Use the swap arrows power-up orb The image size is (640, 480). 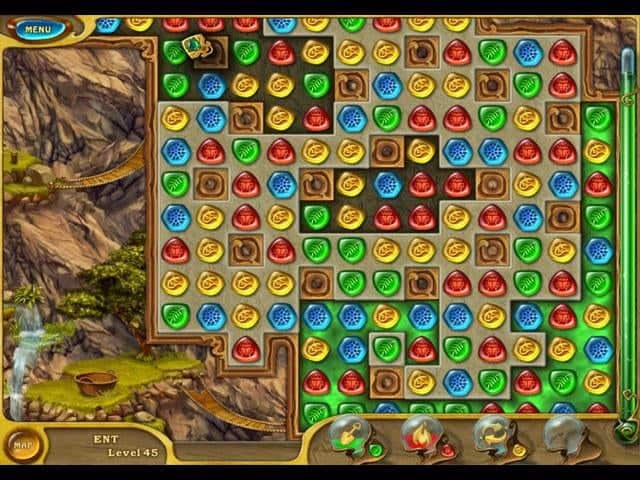coord(492,437)
